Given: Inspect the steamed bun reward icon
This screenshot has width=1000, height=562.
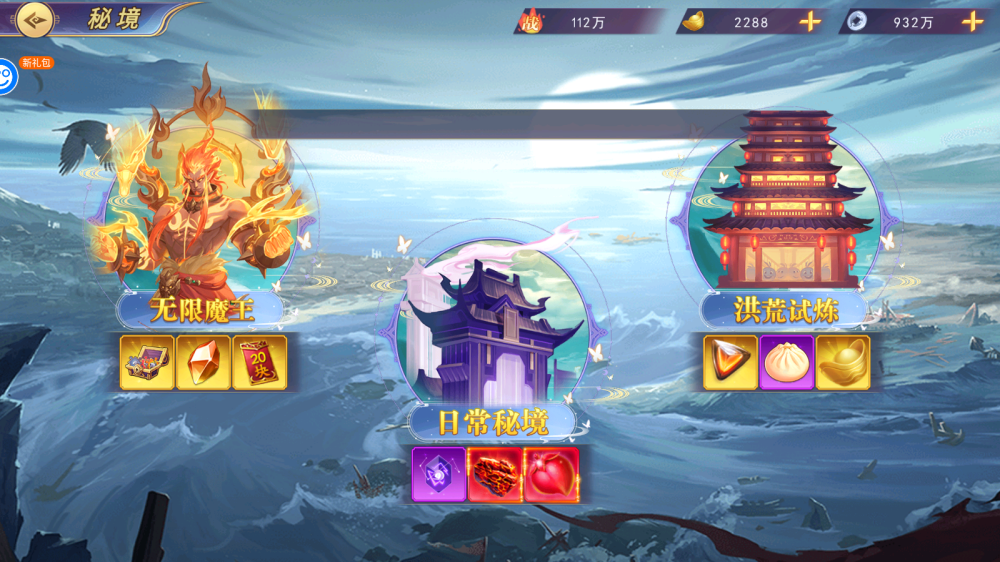Looking at the screenshot, I should click(786, 362).
